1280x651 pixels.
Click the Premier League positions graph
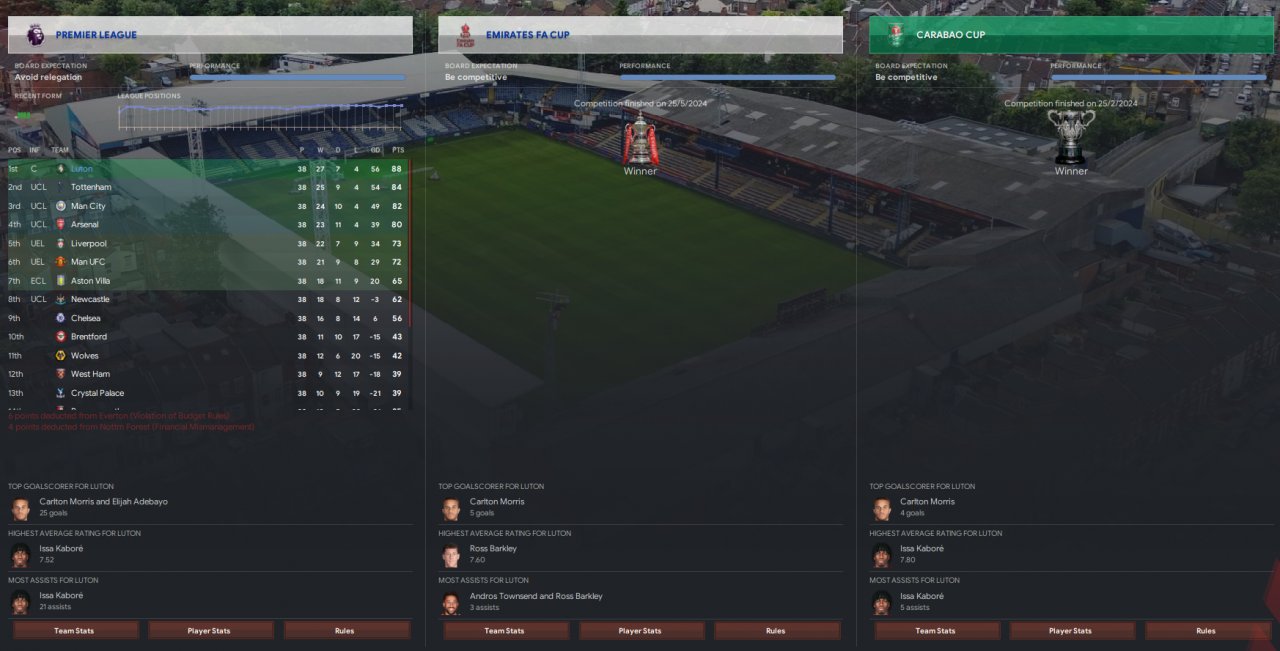261,117
